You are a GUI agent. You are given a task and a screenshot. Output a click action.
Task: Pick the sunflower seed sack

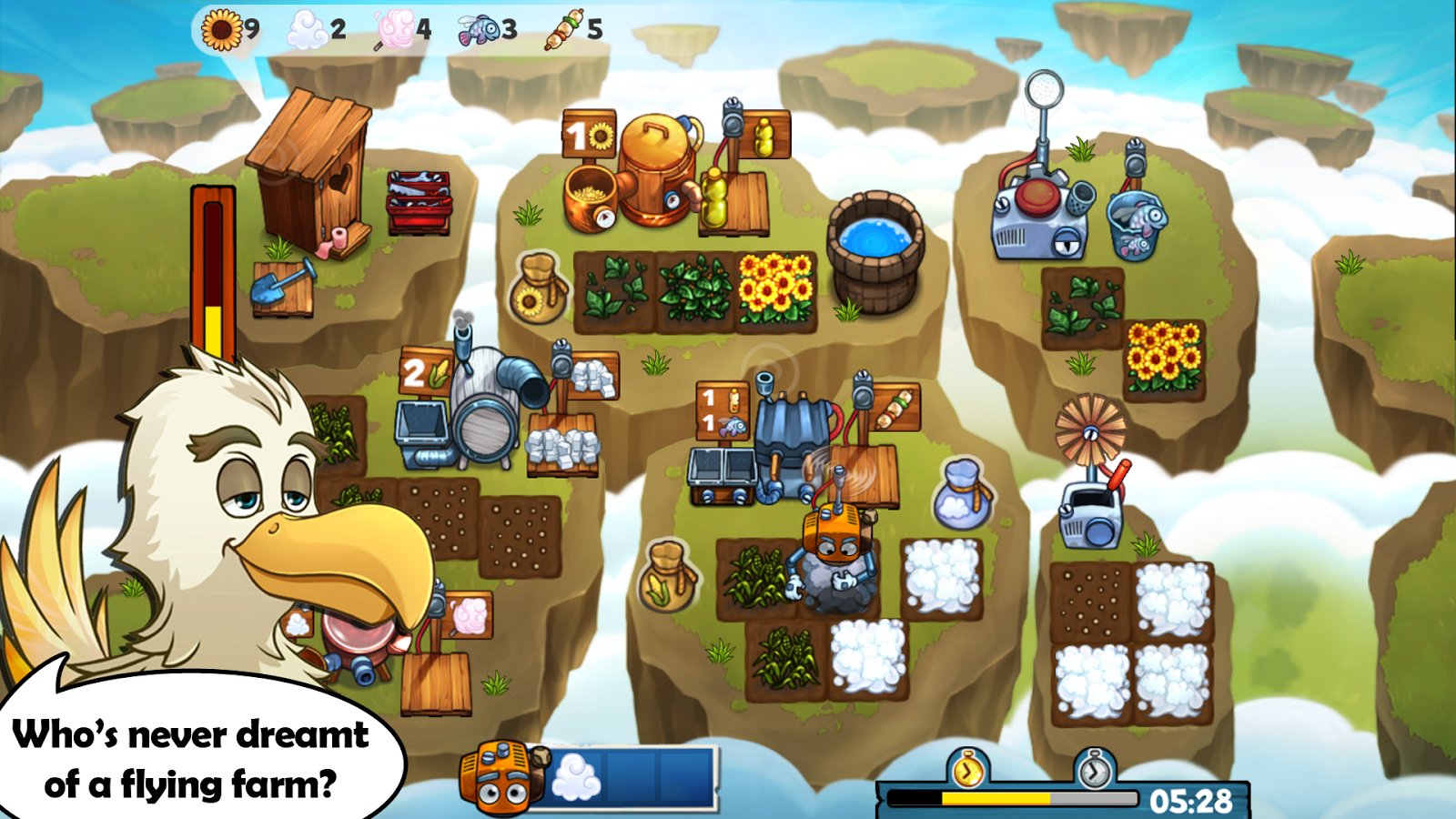coord(539,287)
